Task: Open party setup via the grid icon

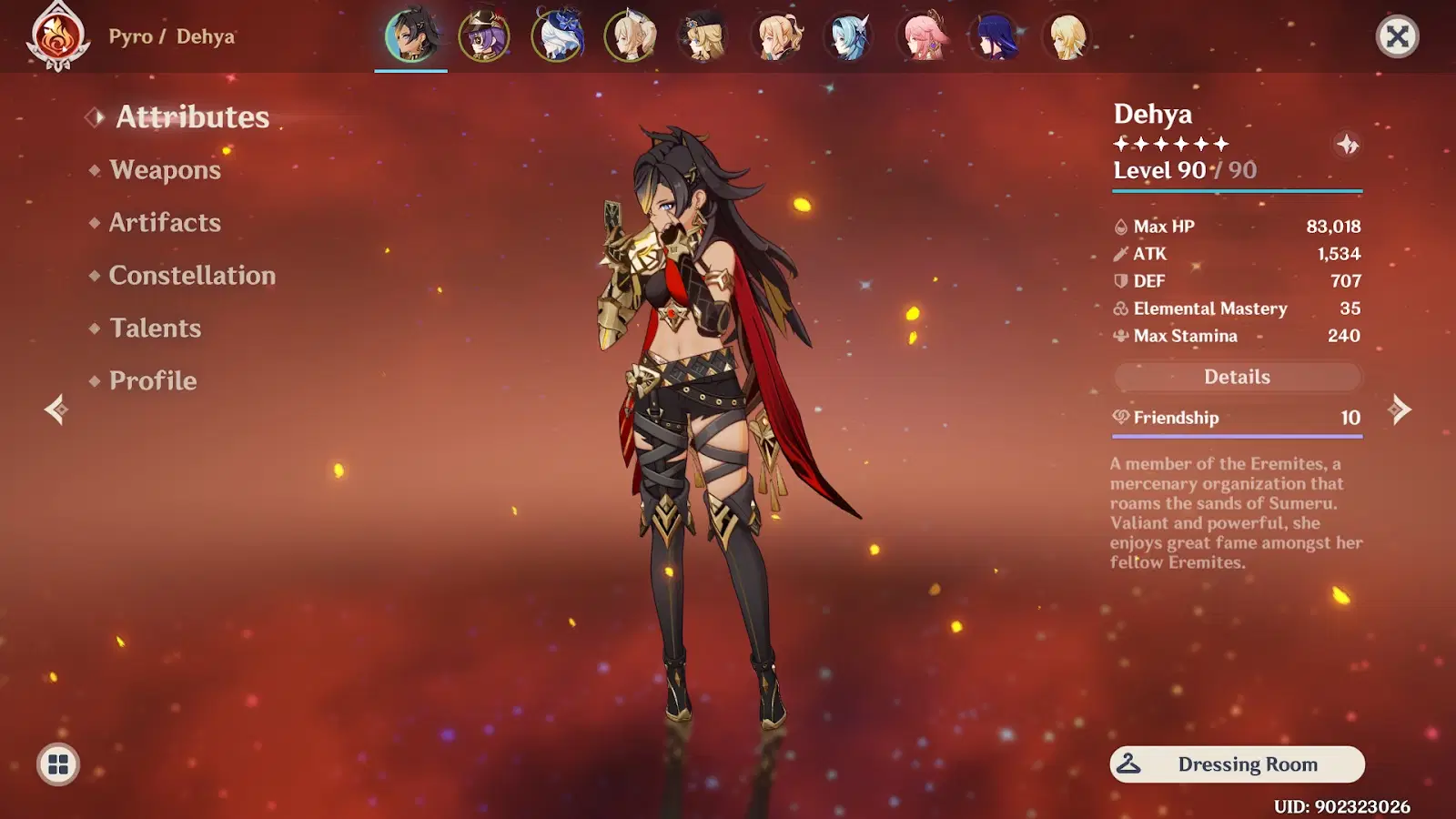Action: (x=56, y=764)
